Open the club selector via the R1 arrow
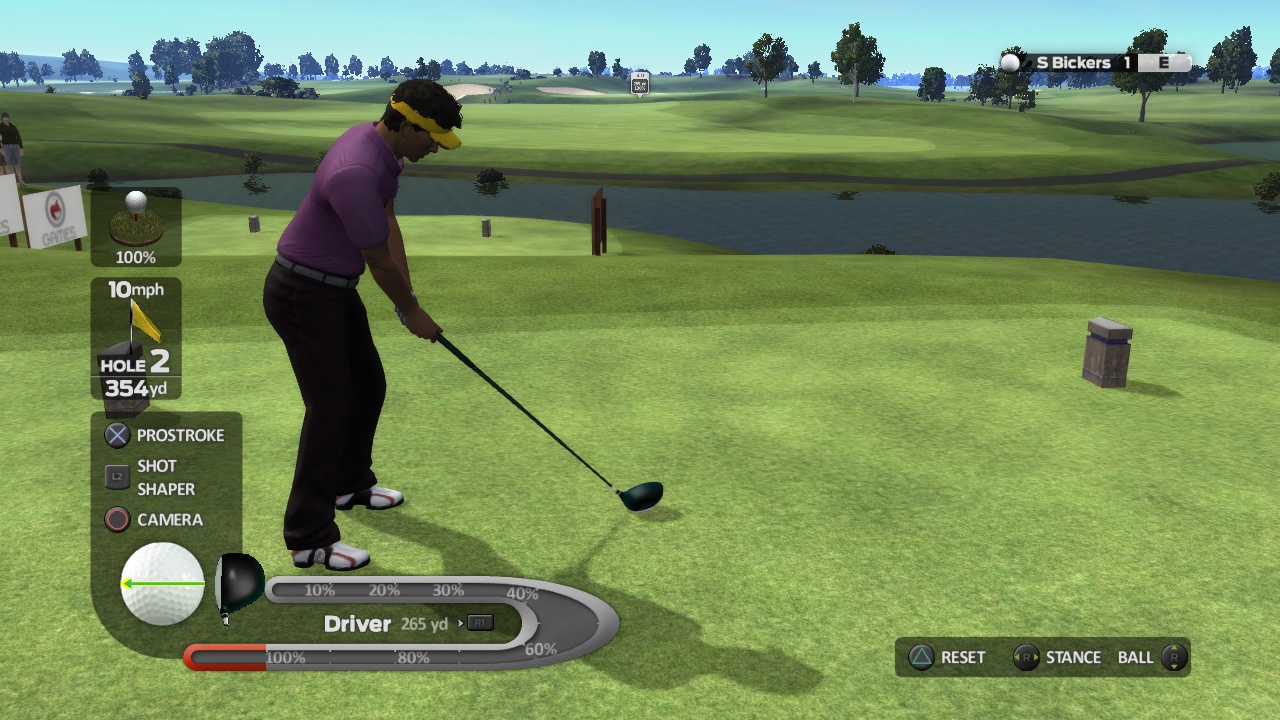This screenshot has height=720, width=1280. pyautogui.click(x=479, y=623)
